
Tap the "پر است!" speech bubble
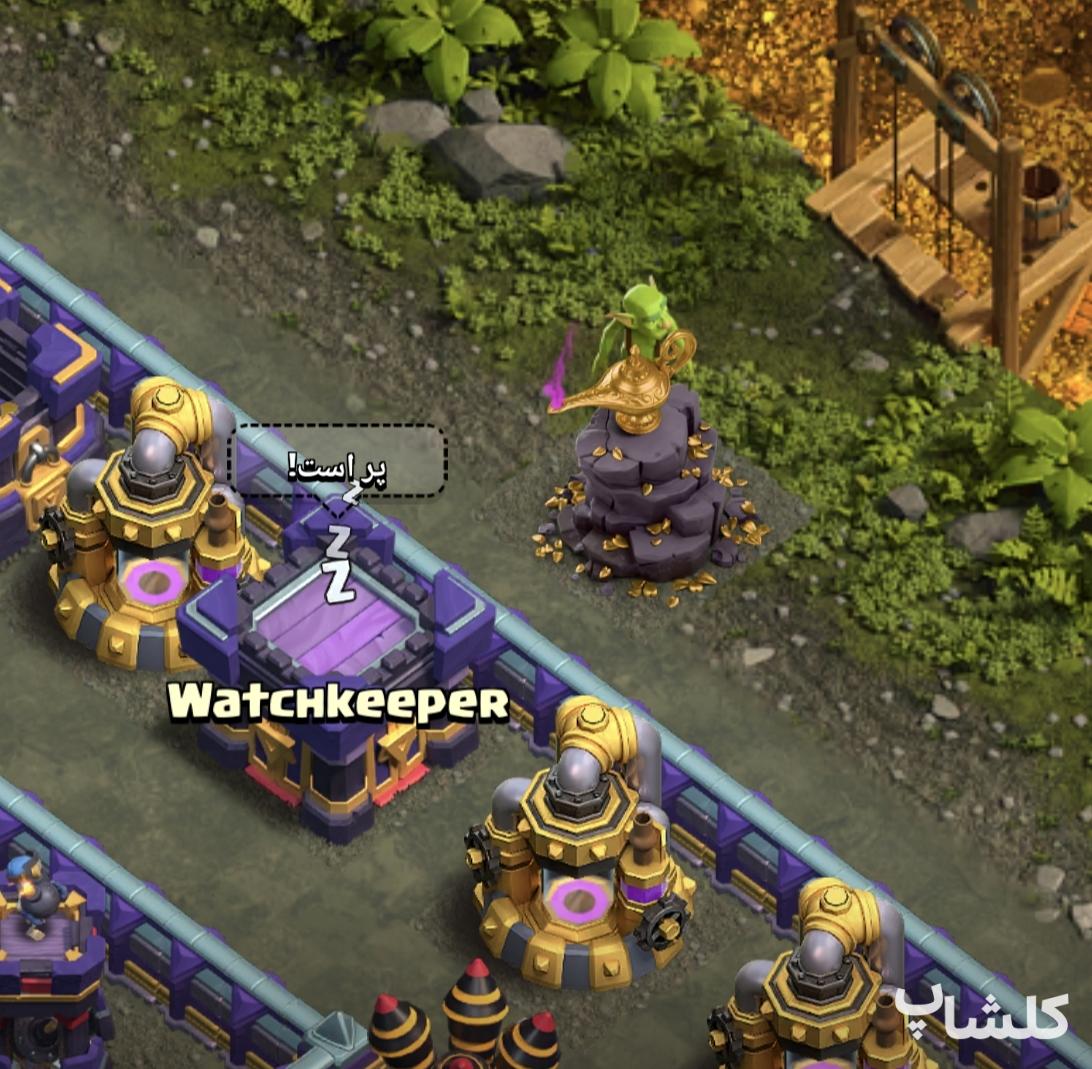coord(338,461)
